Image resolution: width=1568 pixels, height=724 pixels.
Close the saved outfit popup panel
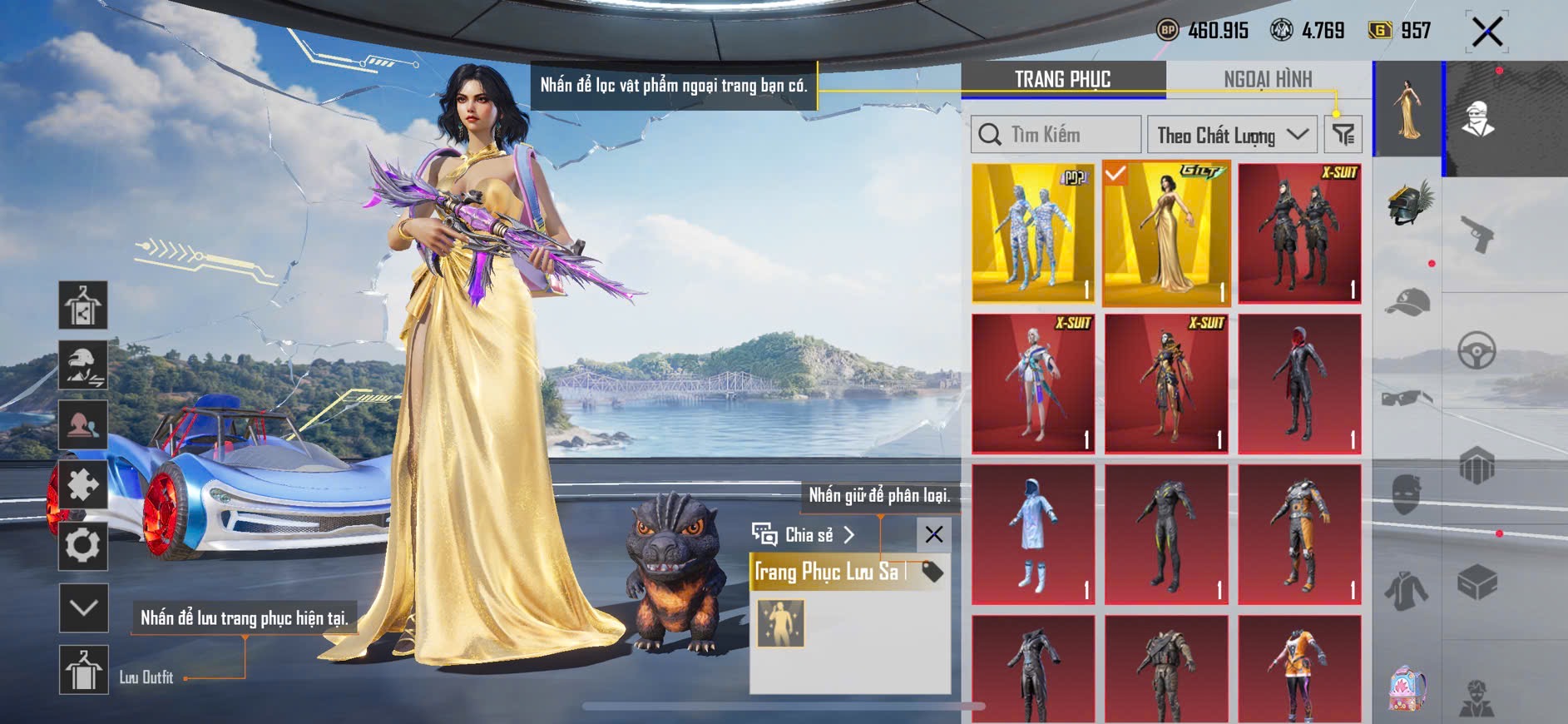pyautogui.click(x=933, y=534)
